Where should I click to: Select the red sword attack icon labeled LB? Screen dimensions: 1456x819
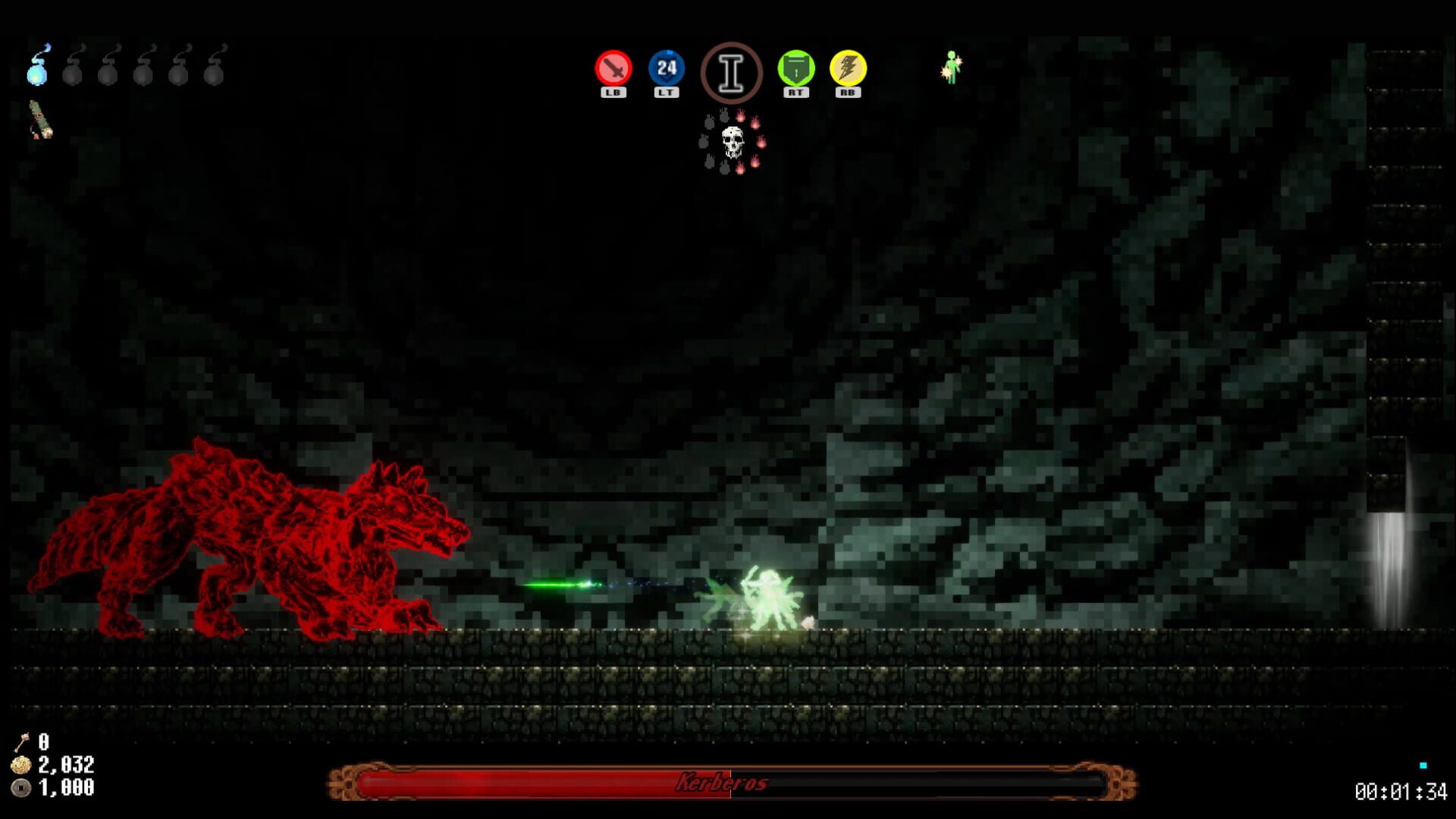tap(613, 69)
